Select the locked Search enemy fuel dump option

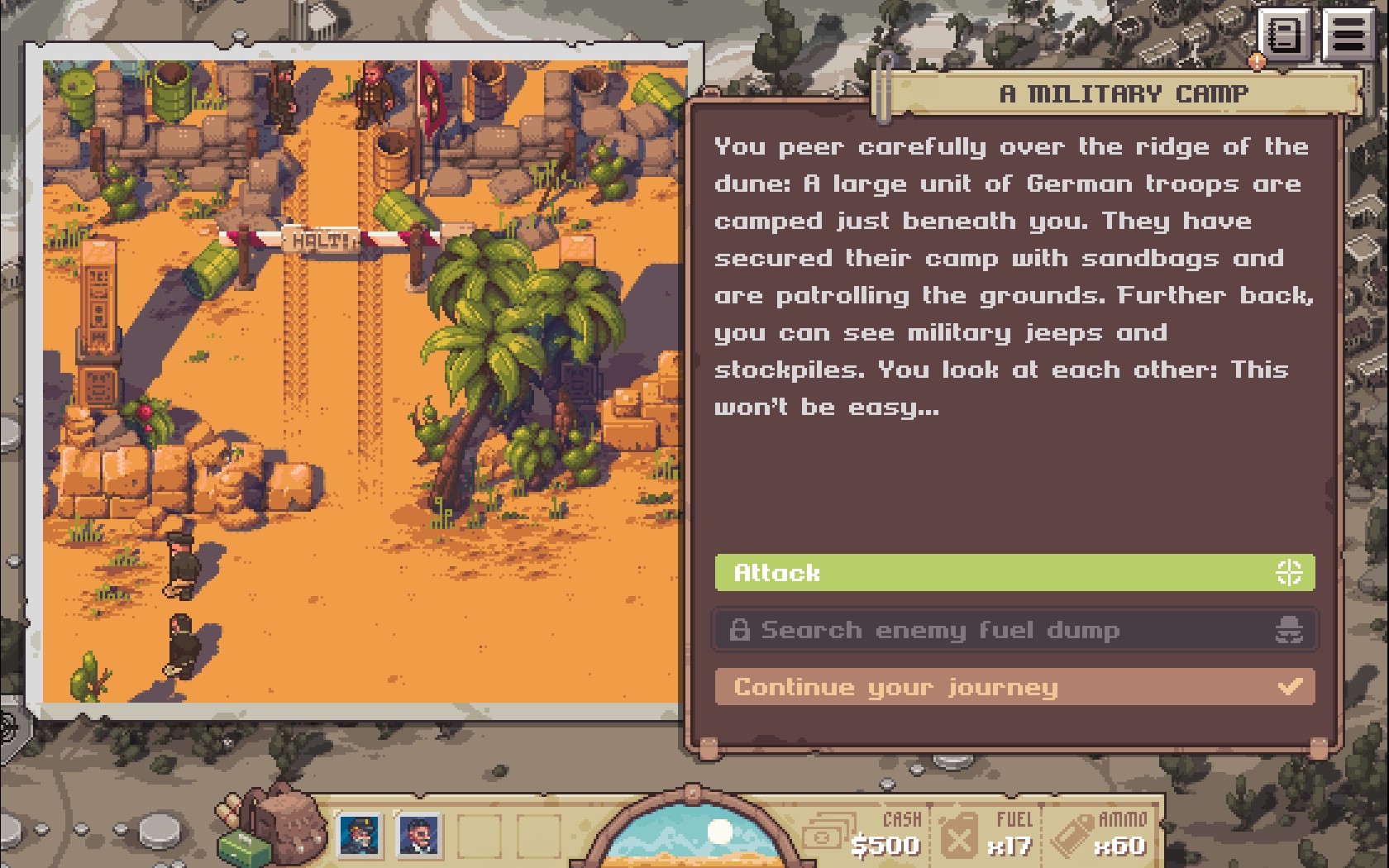1014,630
